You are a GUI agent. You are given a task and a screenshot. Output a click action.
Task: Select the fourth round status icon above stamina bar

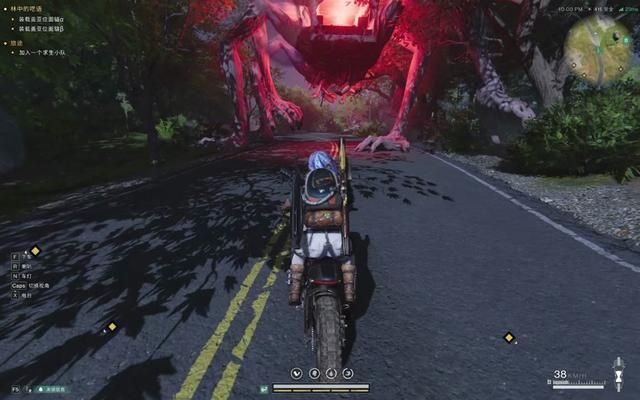coord(348,373)
